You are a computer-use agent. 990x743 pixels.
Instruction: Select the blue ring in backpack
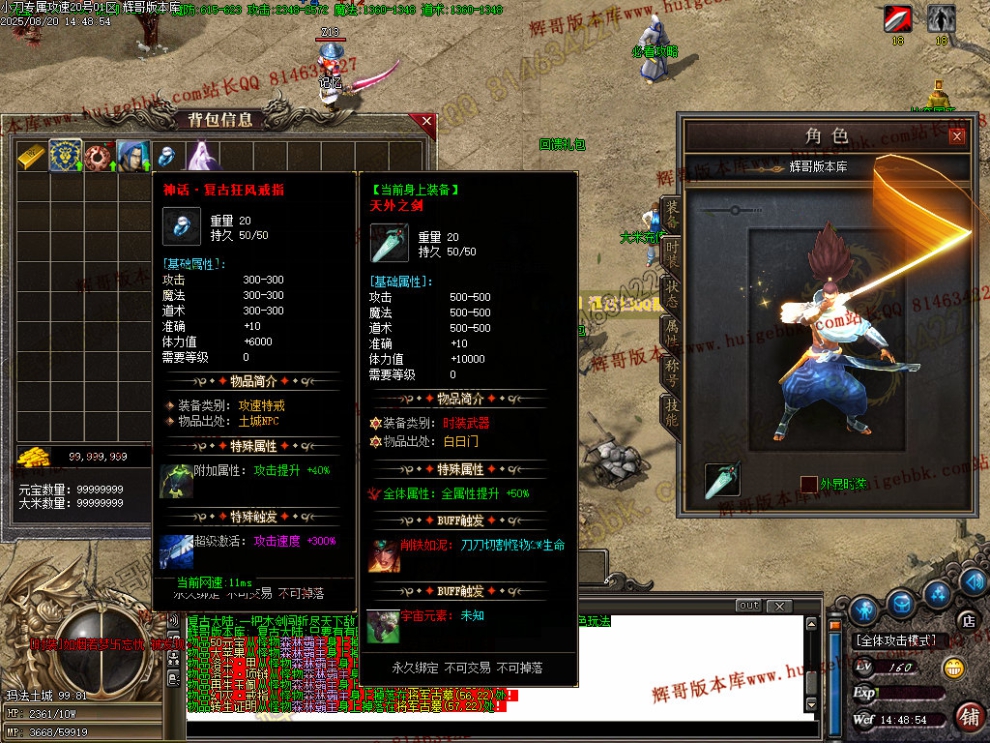[x=167, y=156]
